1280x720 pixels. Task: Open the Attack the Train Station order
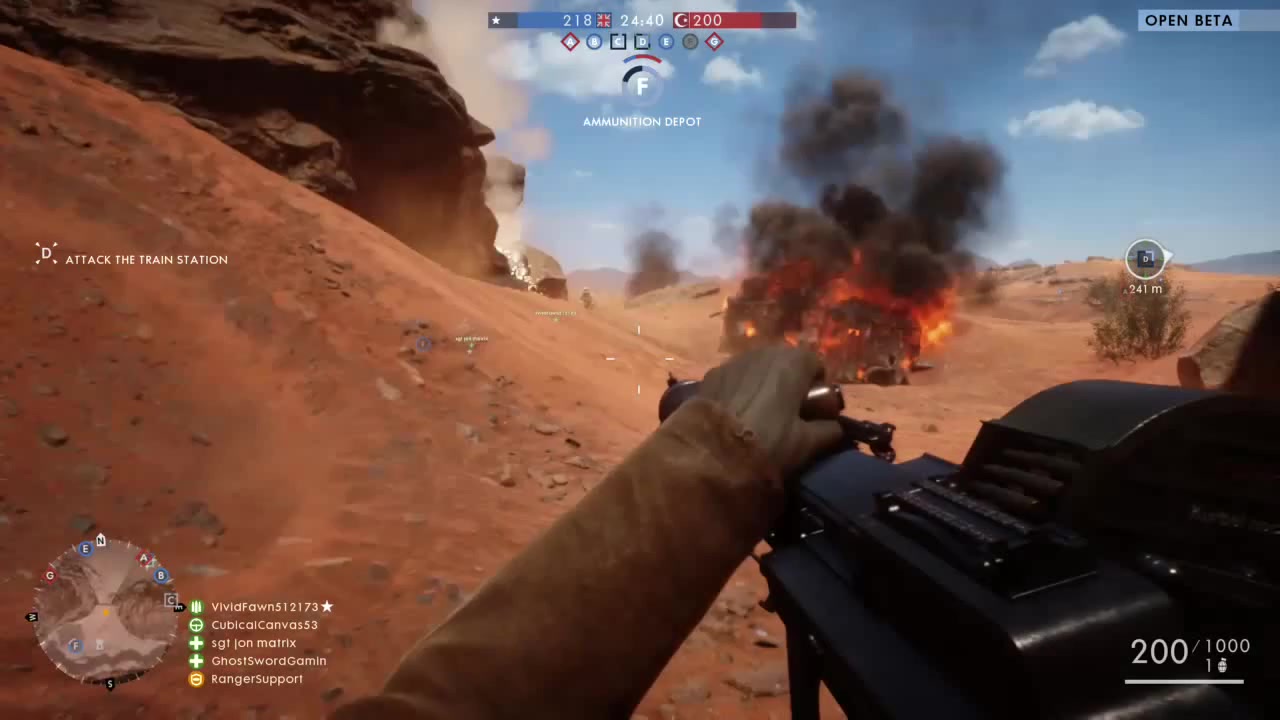pos(146,260)
